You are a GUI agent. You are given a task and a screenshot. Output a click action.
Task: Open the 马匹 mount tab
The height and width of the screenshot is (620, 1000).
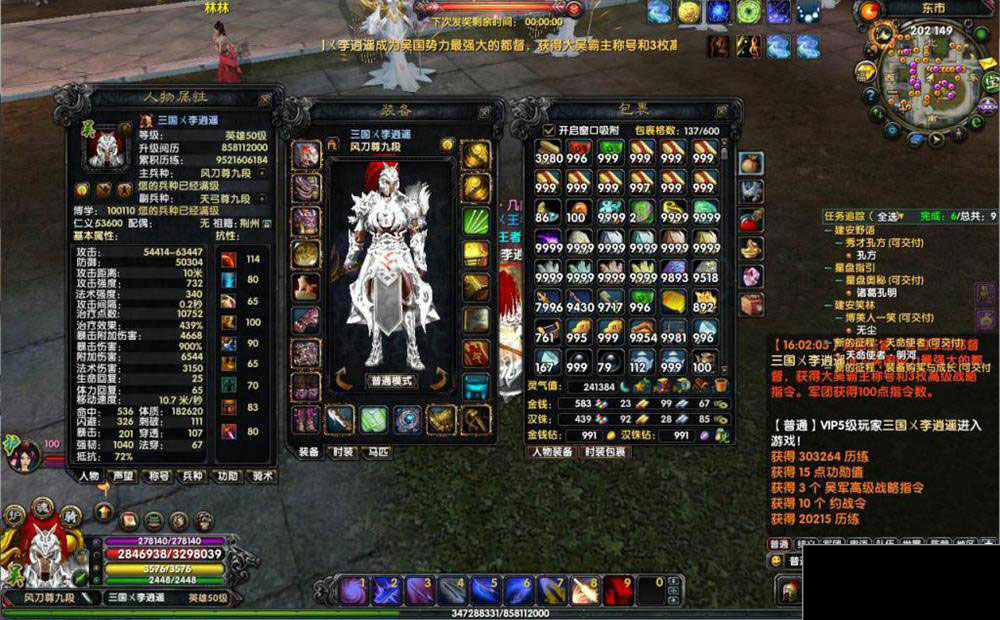tap(377, 452)
